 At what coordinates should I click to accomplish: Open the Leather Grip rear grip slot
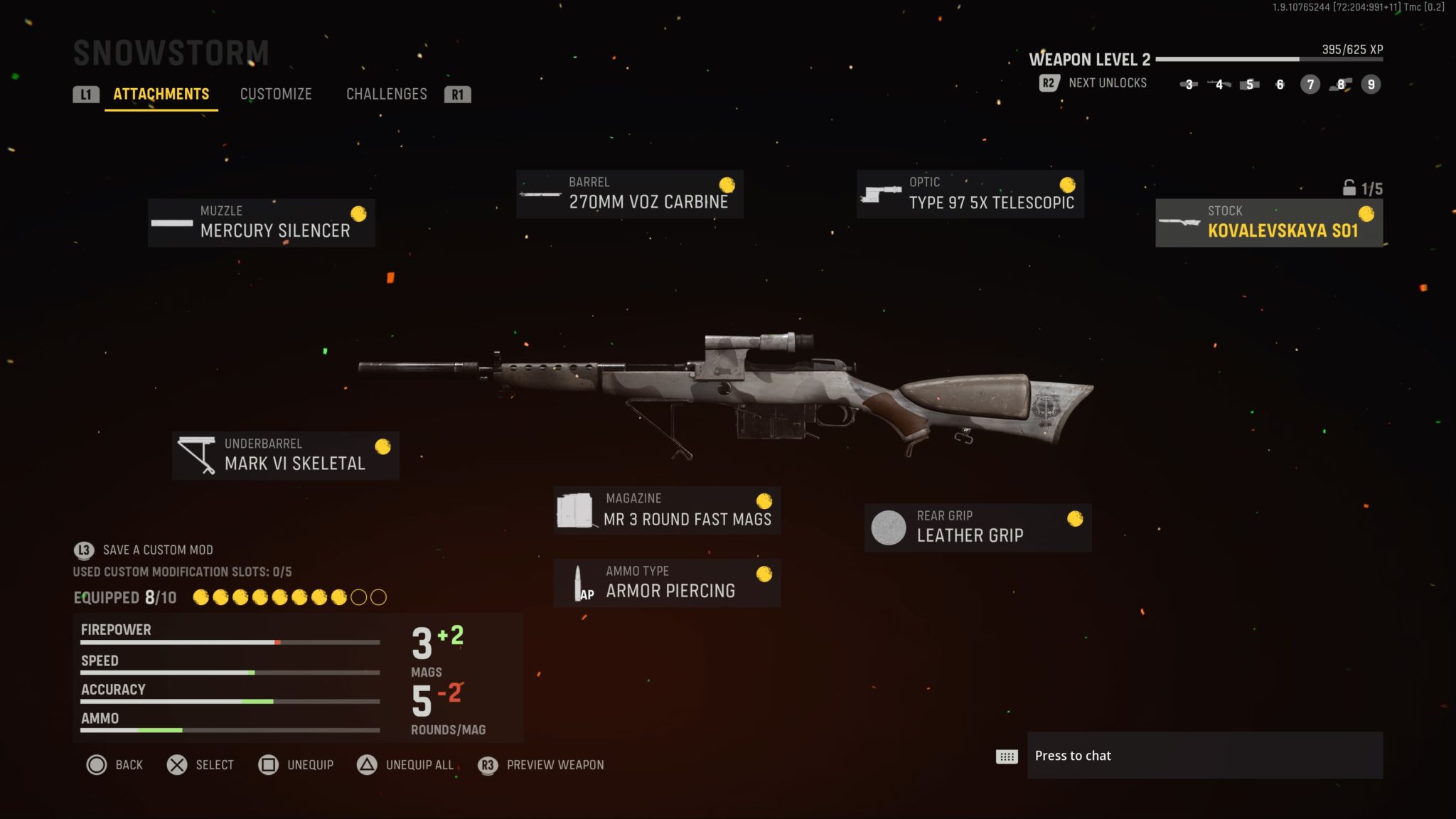tap(978, 527)
